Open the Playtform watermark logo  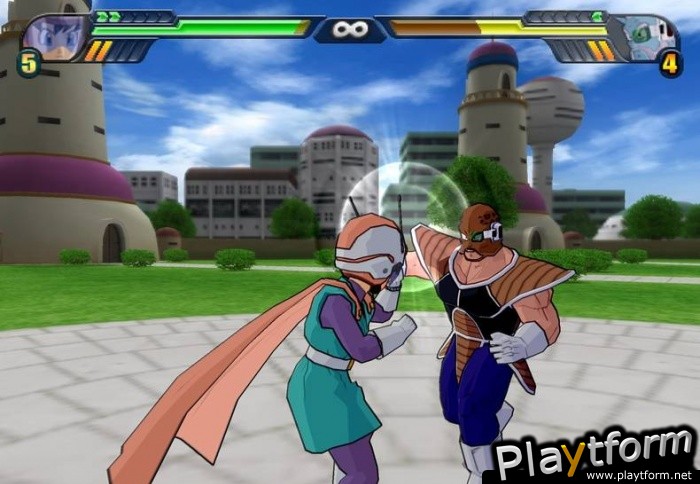[x=595, y=456]
